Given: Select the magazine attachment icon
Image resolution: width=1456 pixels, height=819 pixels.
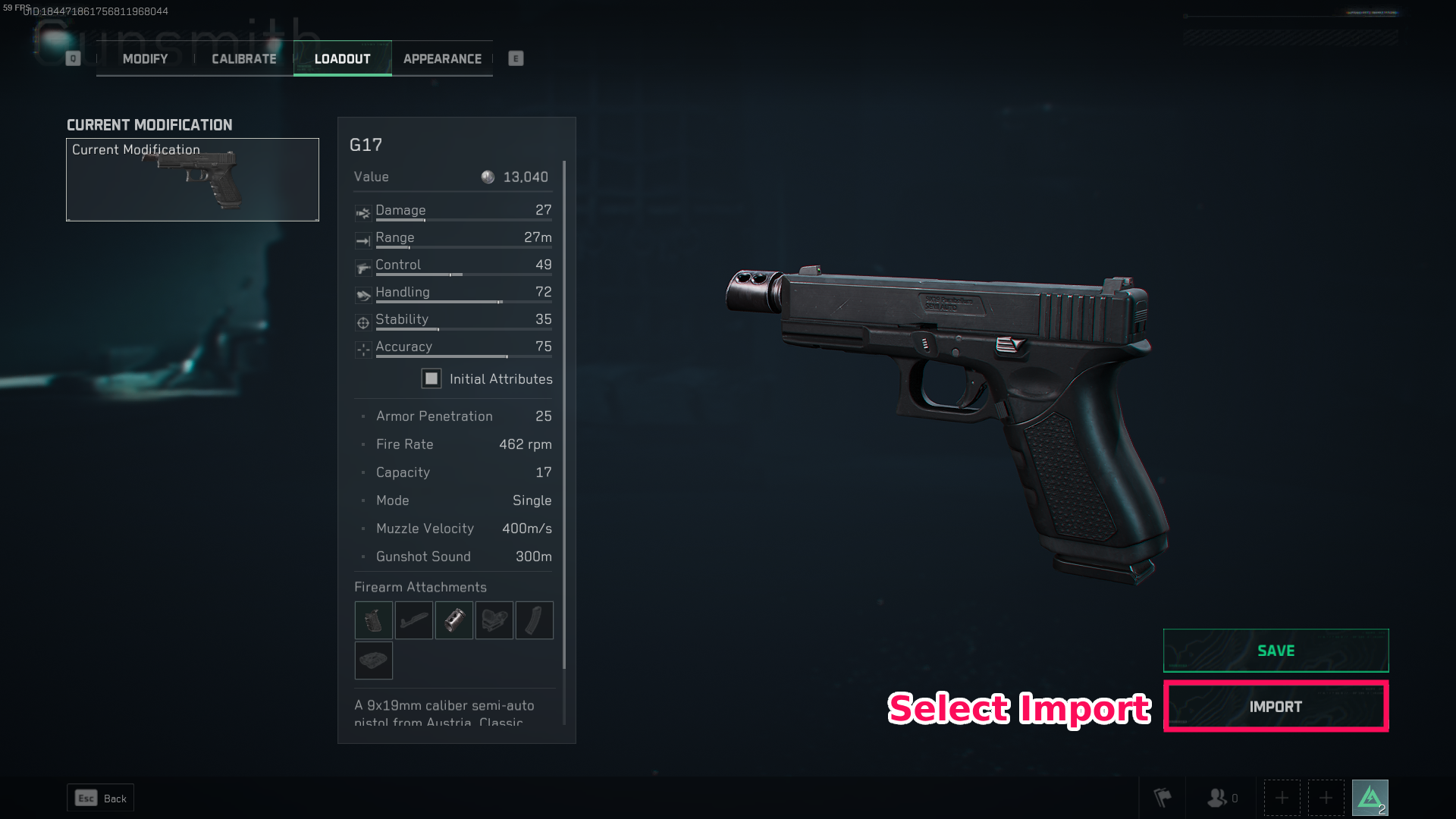Looking at the screenshot, I should [x=534, y=620].
